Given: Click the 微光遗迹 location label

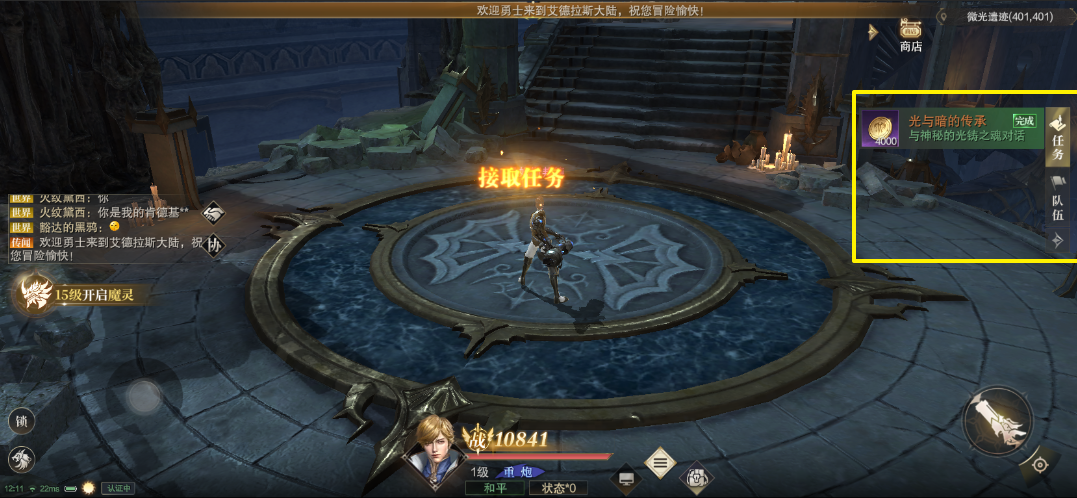Looking at the screenshot, I should pyautogui.click(x=1008, y=17).
